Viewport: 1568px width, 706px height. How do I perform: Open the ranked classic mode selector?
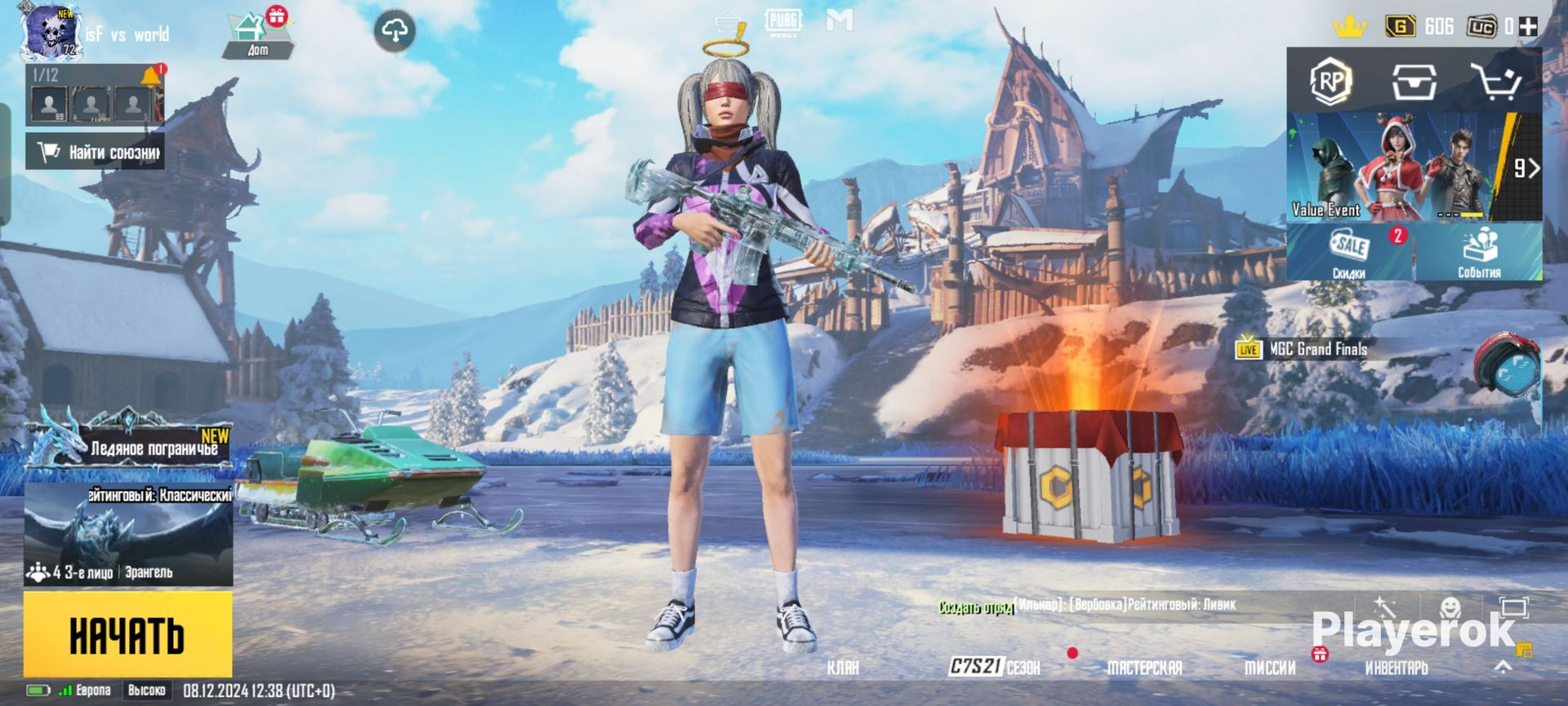128,534
